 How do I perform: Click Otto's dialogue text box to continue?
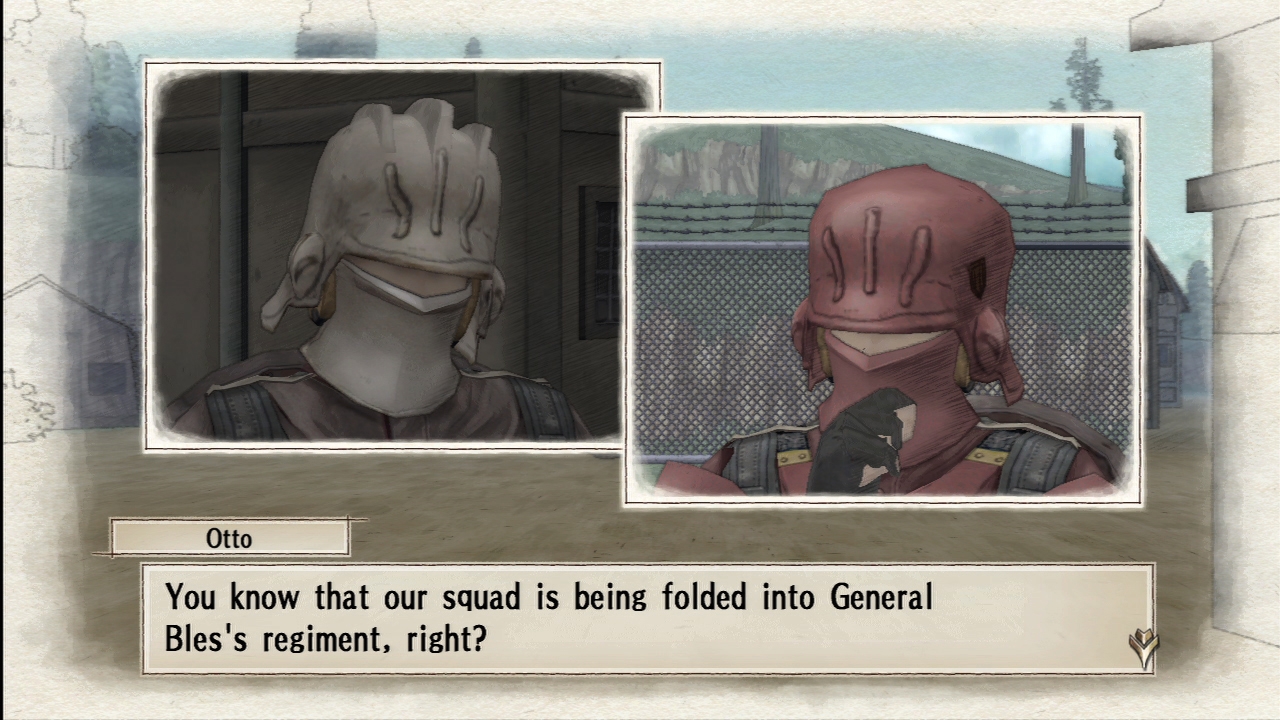646,618
